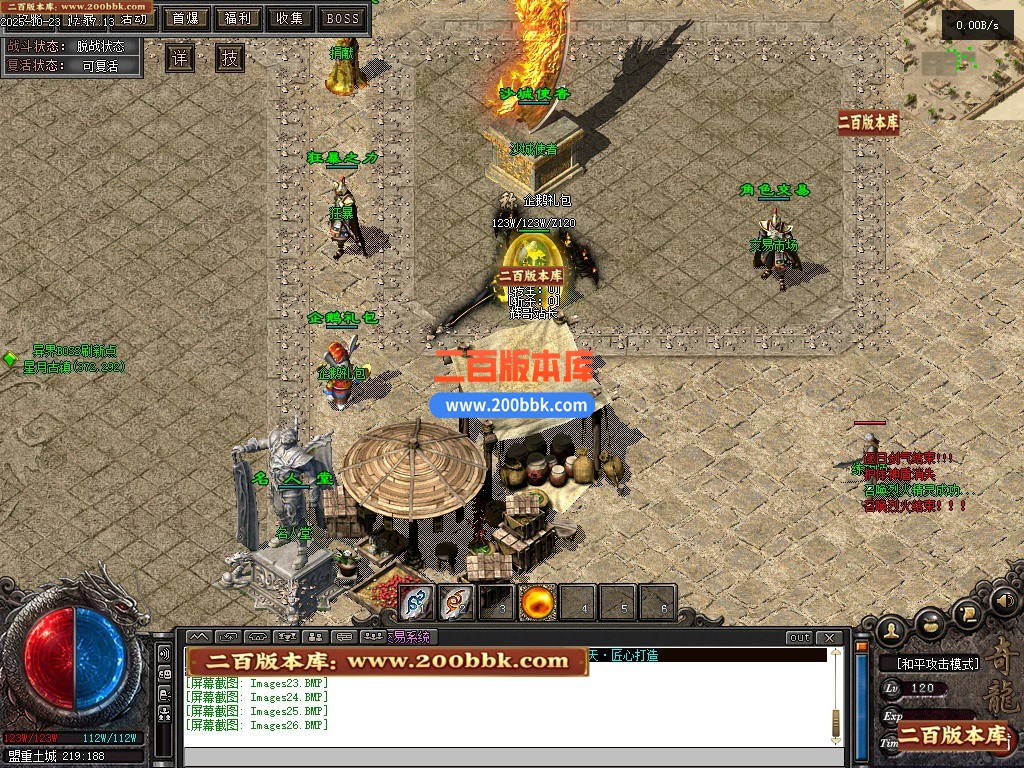Open the character panel icon

click(892, 630)
